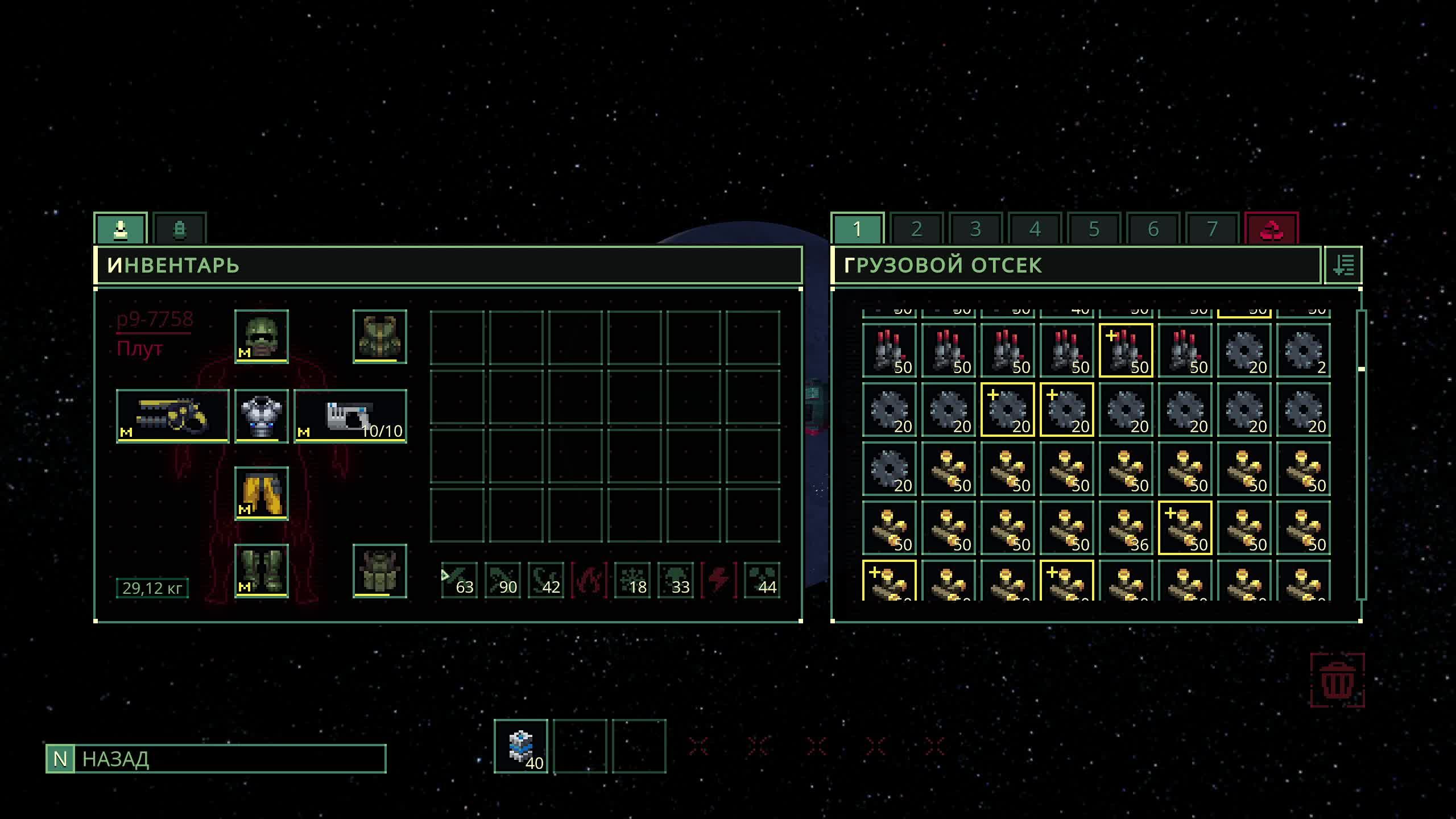Image resolution: width=1456 pixels, height=819 pixels.
Task: Show cargo bay tab 7
Action: tap(1212, 229)
